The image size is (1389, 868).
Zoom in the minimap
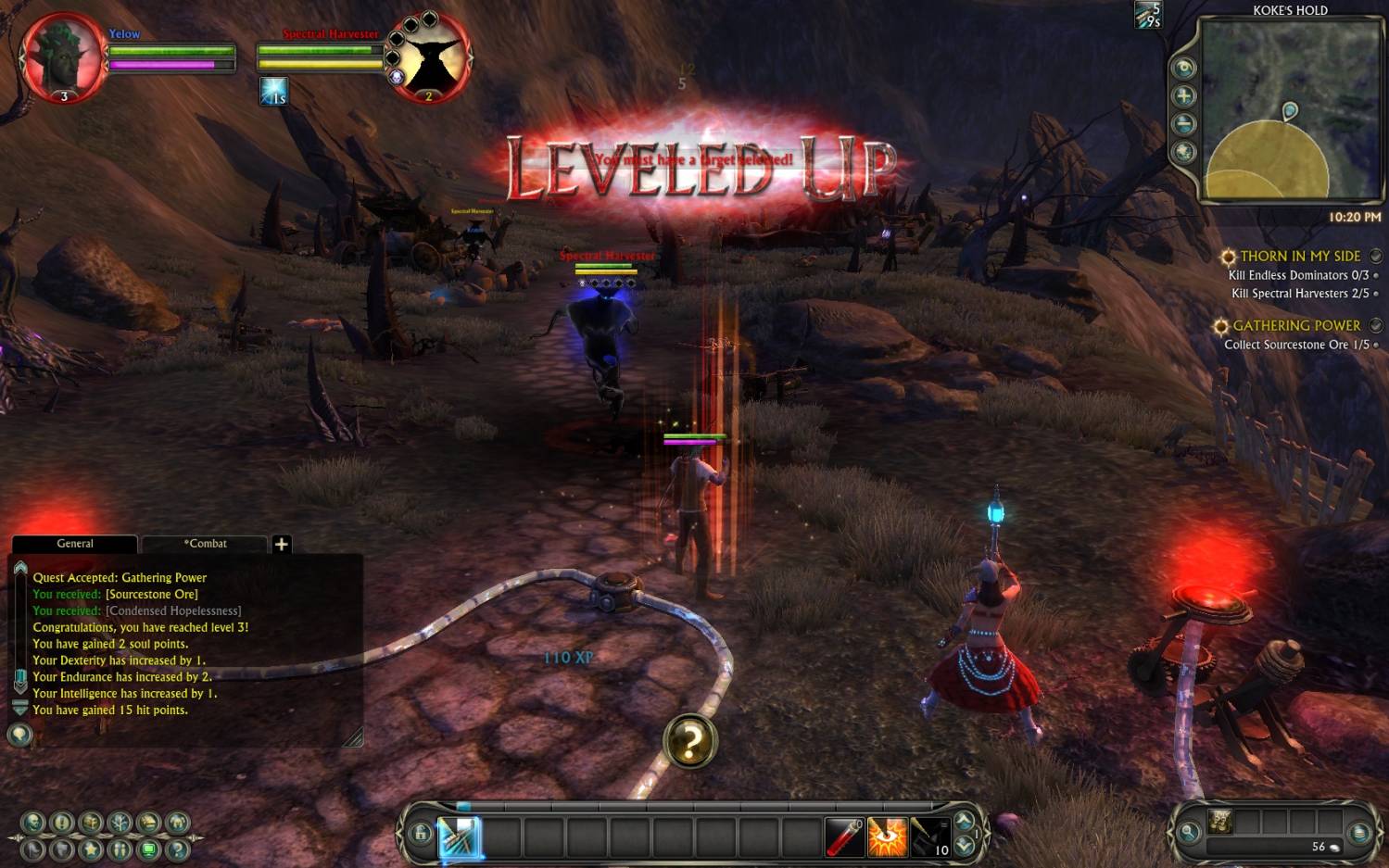tap(1183, 96)
